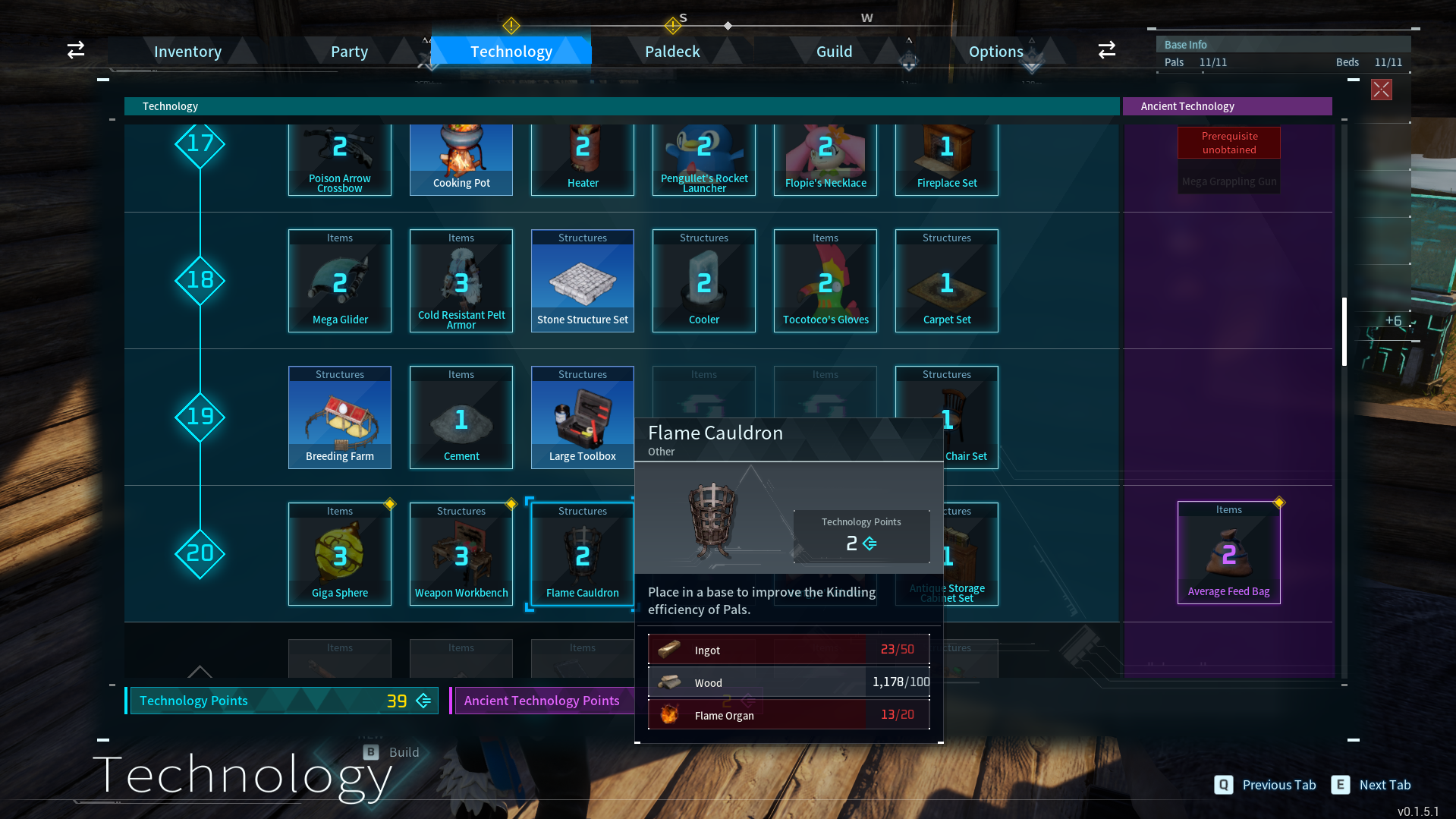Select the Mega Glider icon
1456x819 pixels.
coord(339,281)
